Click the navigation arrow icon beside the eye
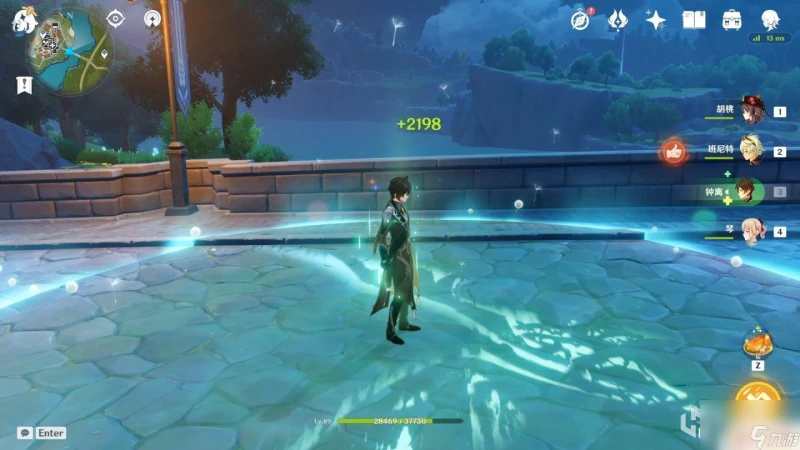 click(152, 18)
